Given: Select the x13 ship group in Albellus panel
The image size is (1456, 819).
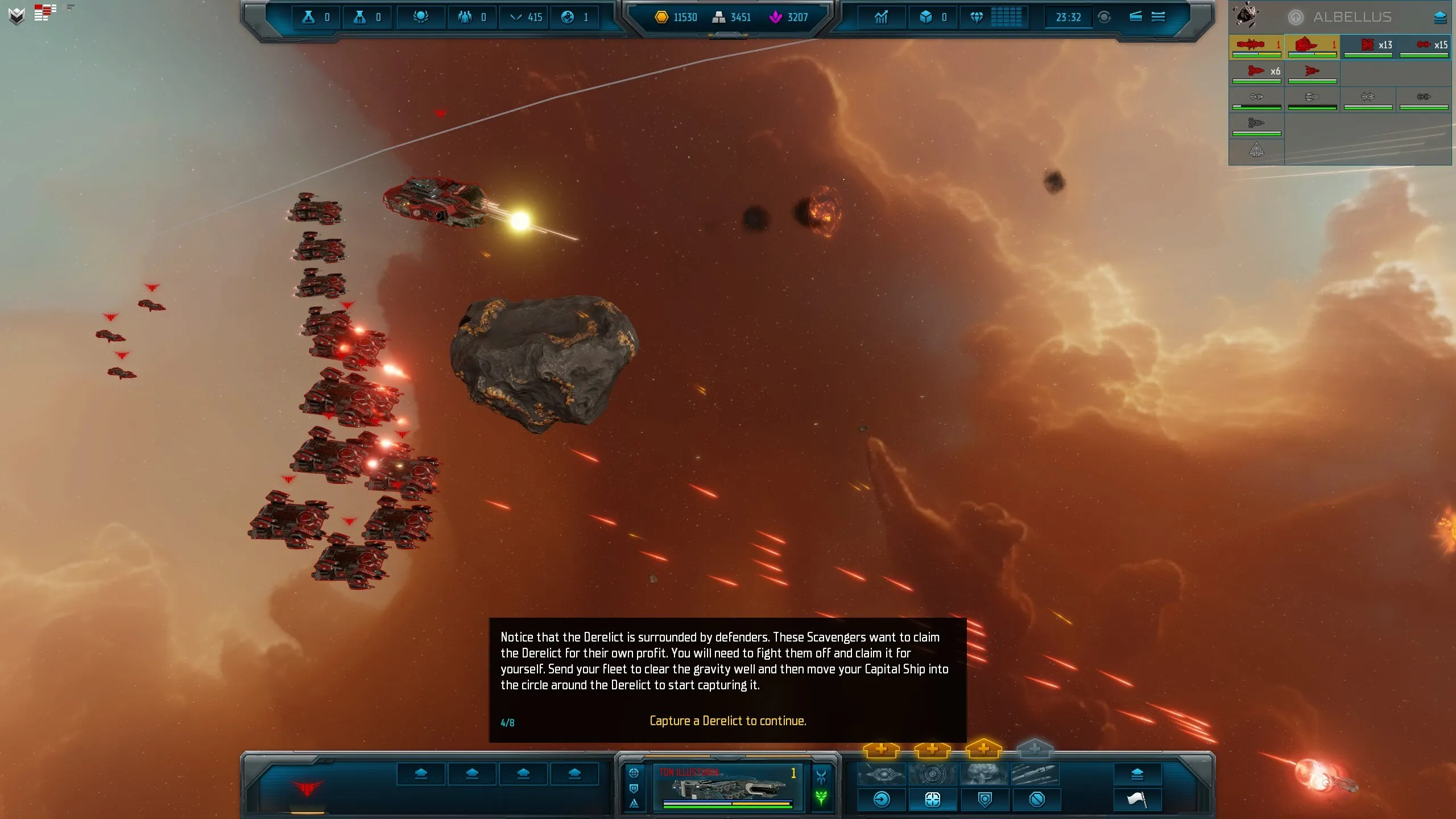Looking at the screenshot, I should [1368, 45].
